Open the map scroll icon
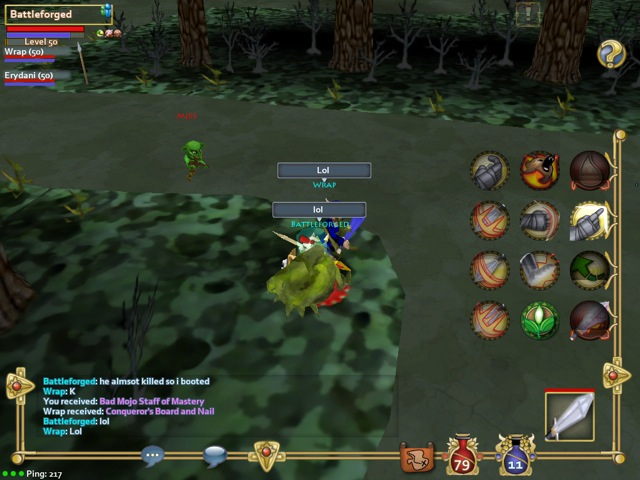The height and width of the screenshot is (480, 640). 416,457
